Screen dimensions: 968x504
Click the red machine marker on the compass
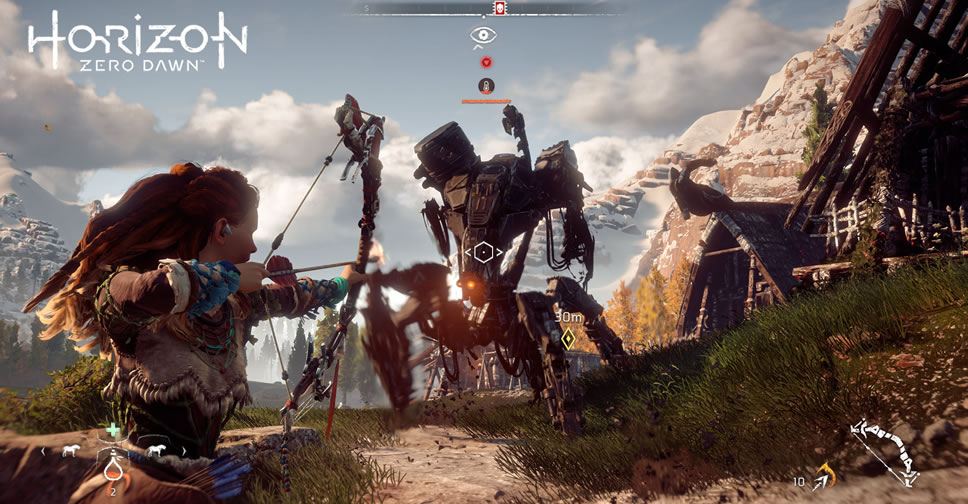[x=498, y=8]
